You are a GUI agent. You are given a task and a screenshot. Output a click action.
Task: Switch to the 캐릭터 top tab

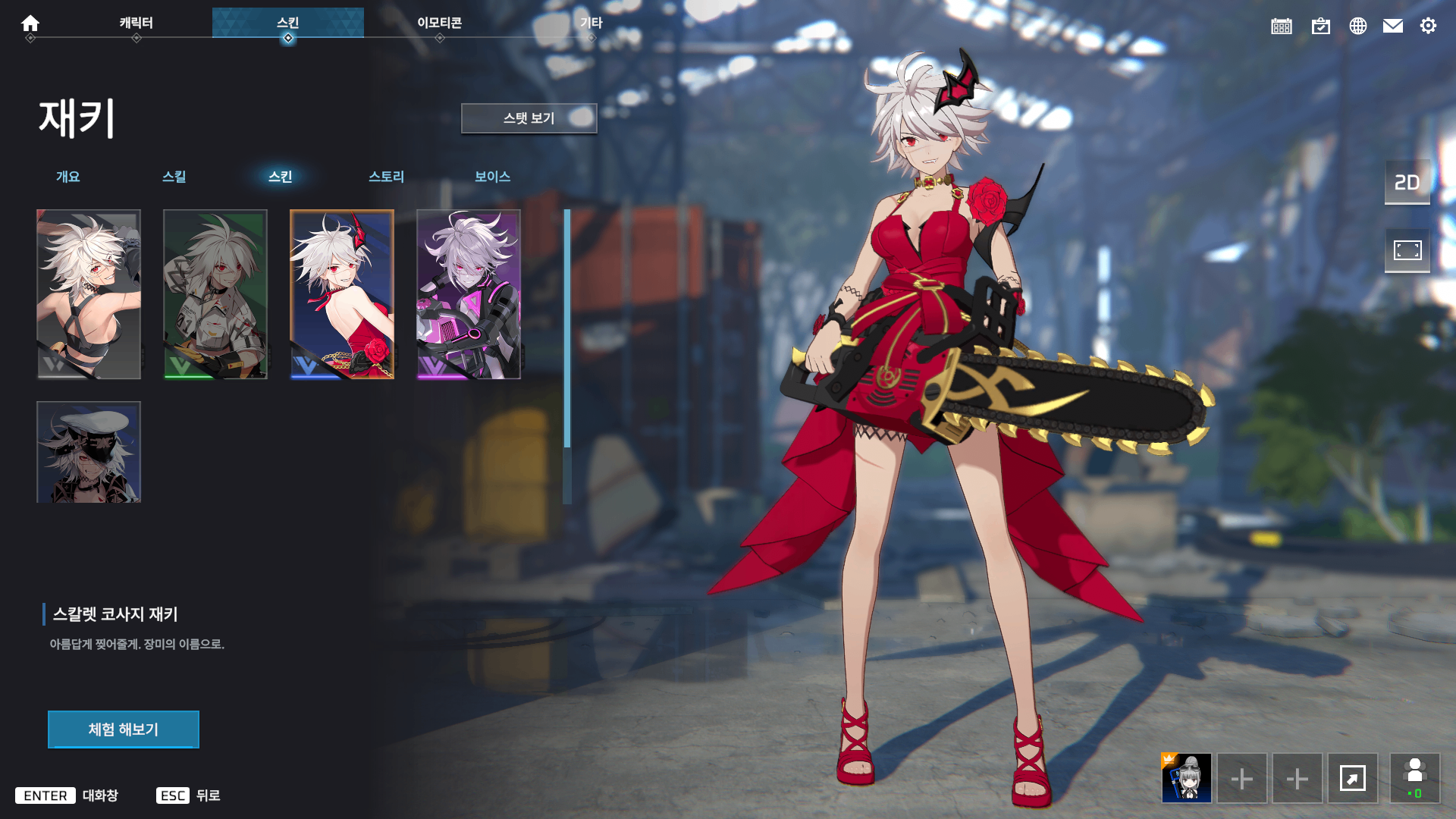(x=136, y=23)
